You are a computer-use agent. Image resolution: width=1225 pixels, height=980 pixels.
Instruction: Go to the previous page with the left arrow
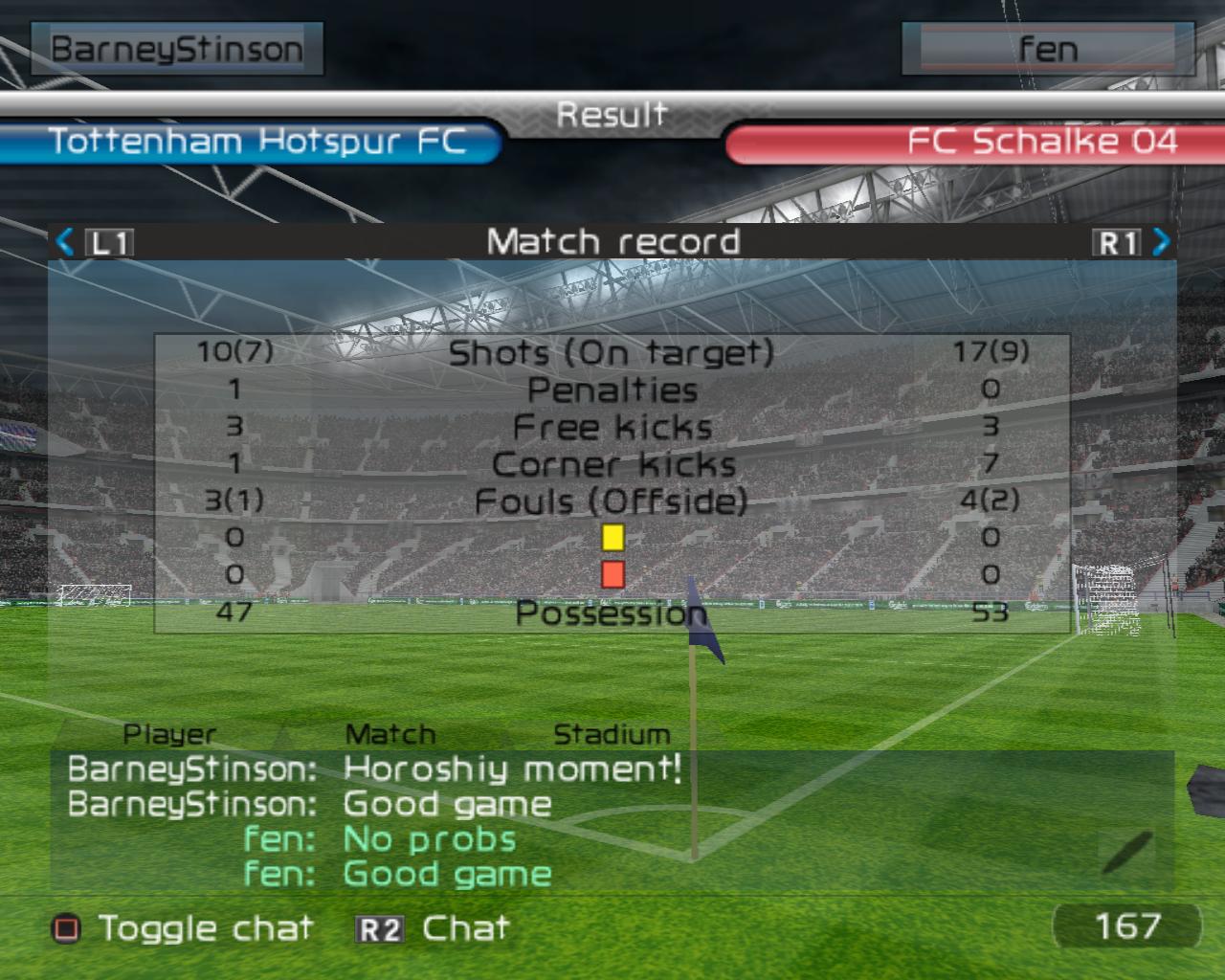pyautogui.click(x=65, y=241)
